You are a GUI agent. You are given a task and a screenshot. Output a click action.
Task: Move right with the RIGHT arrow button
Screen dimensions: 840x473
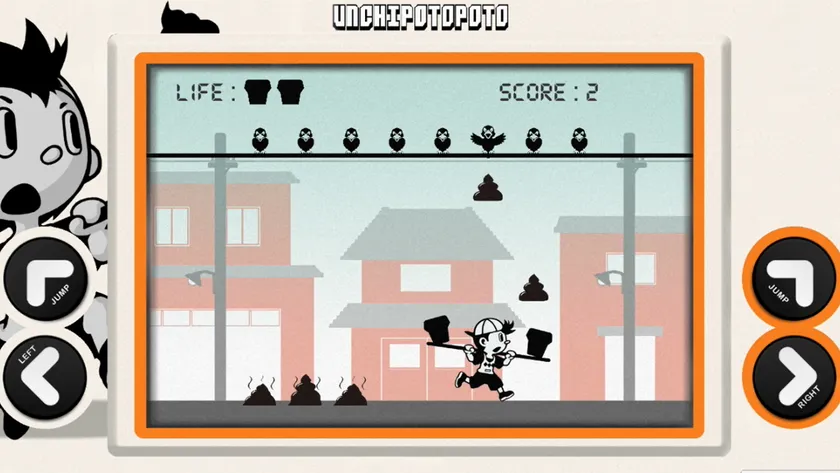coord(793,374)
